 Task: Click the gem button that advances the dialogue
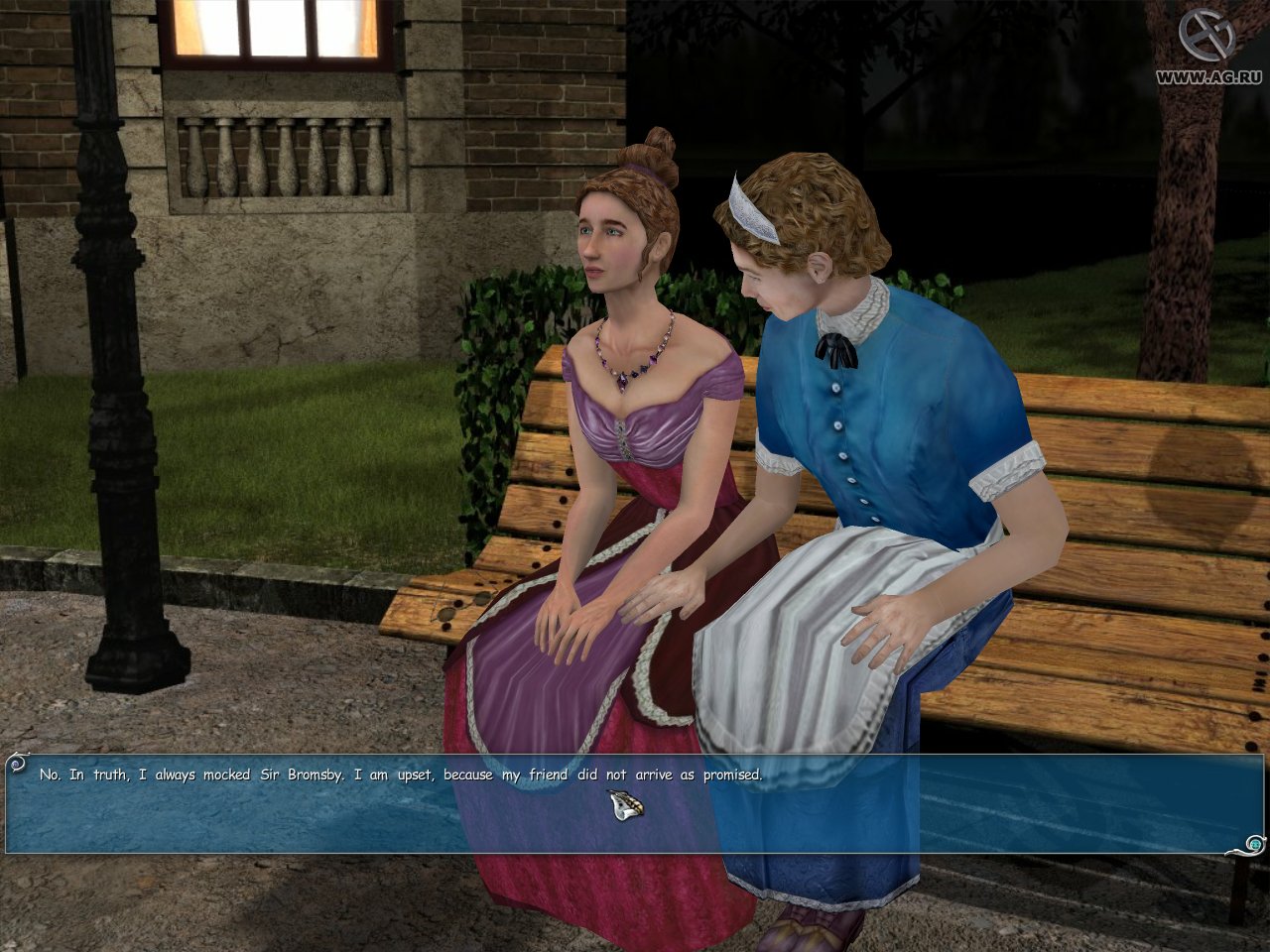coord(1256,844)
